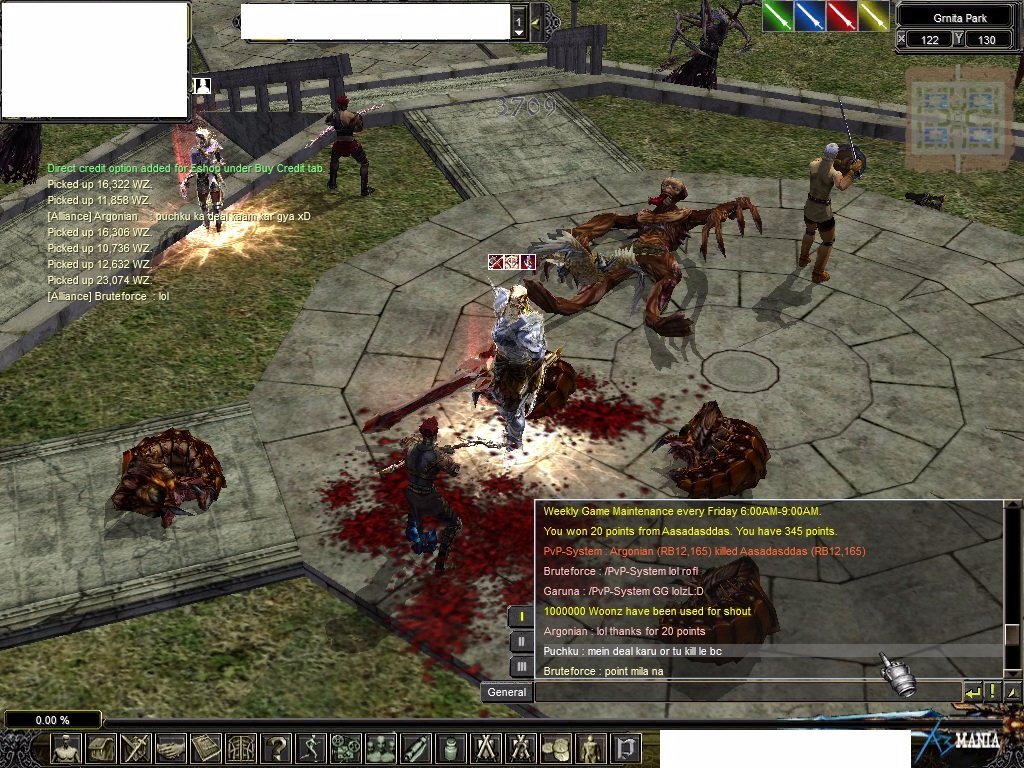
Task: Activate the green sword buff icon
Action: (778, 16)
